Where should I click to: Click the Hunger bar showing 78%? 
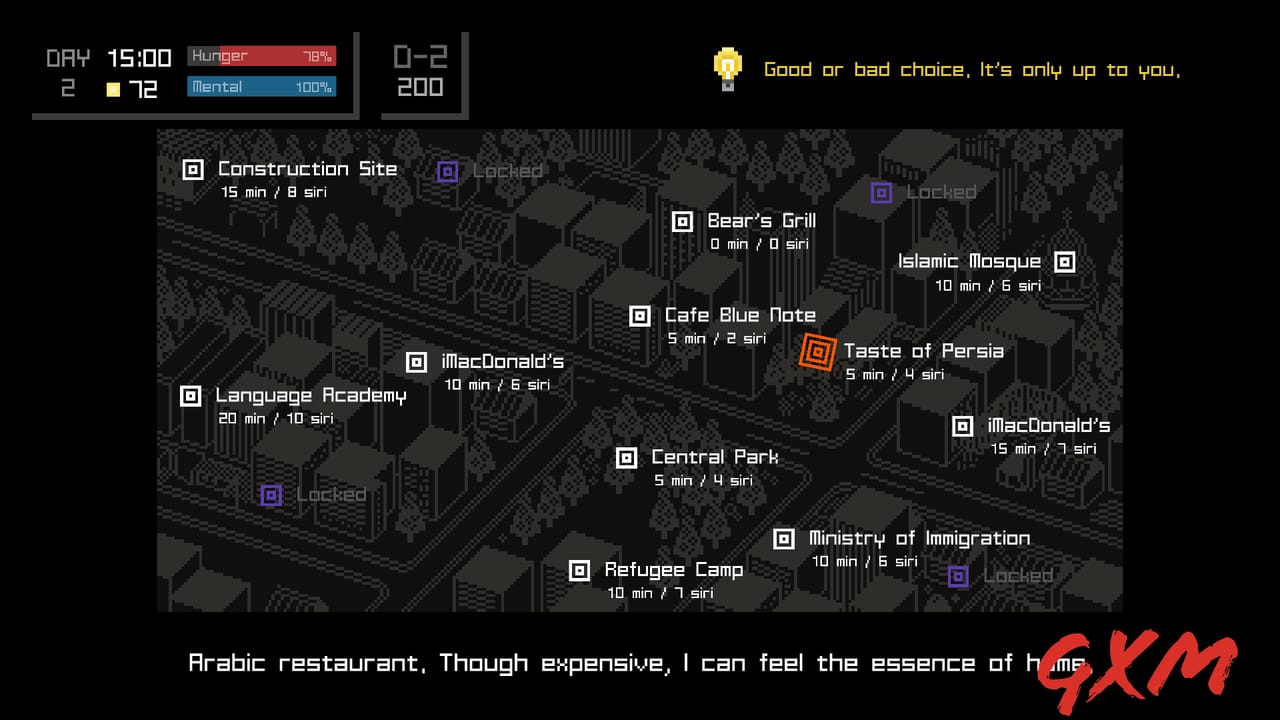point(261,57)
